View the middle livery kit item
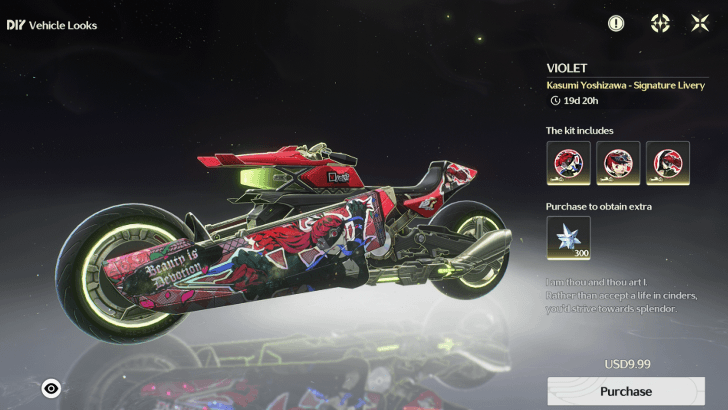Viewport: 728px width, 410px height. (618, 163)
